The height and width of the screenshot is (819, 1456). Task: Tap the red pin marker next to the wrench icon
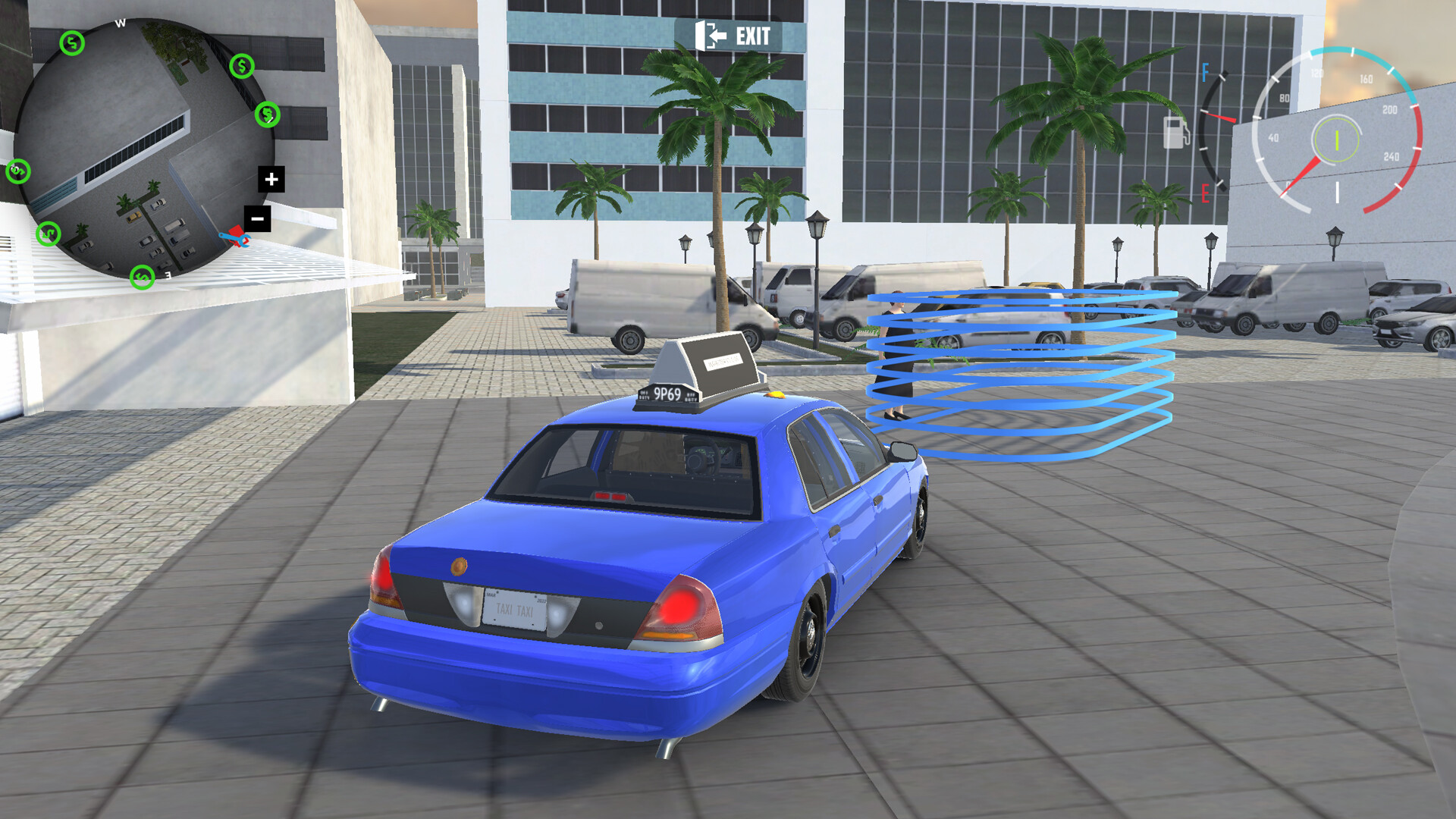click(235, 230)
